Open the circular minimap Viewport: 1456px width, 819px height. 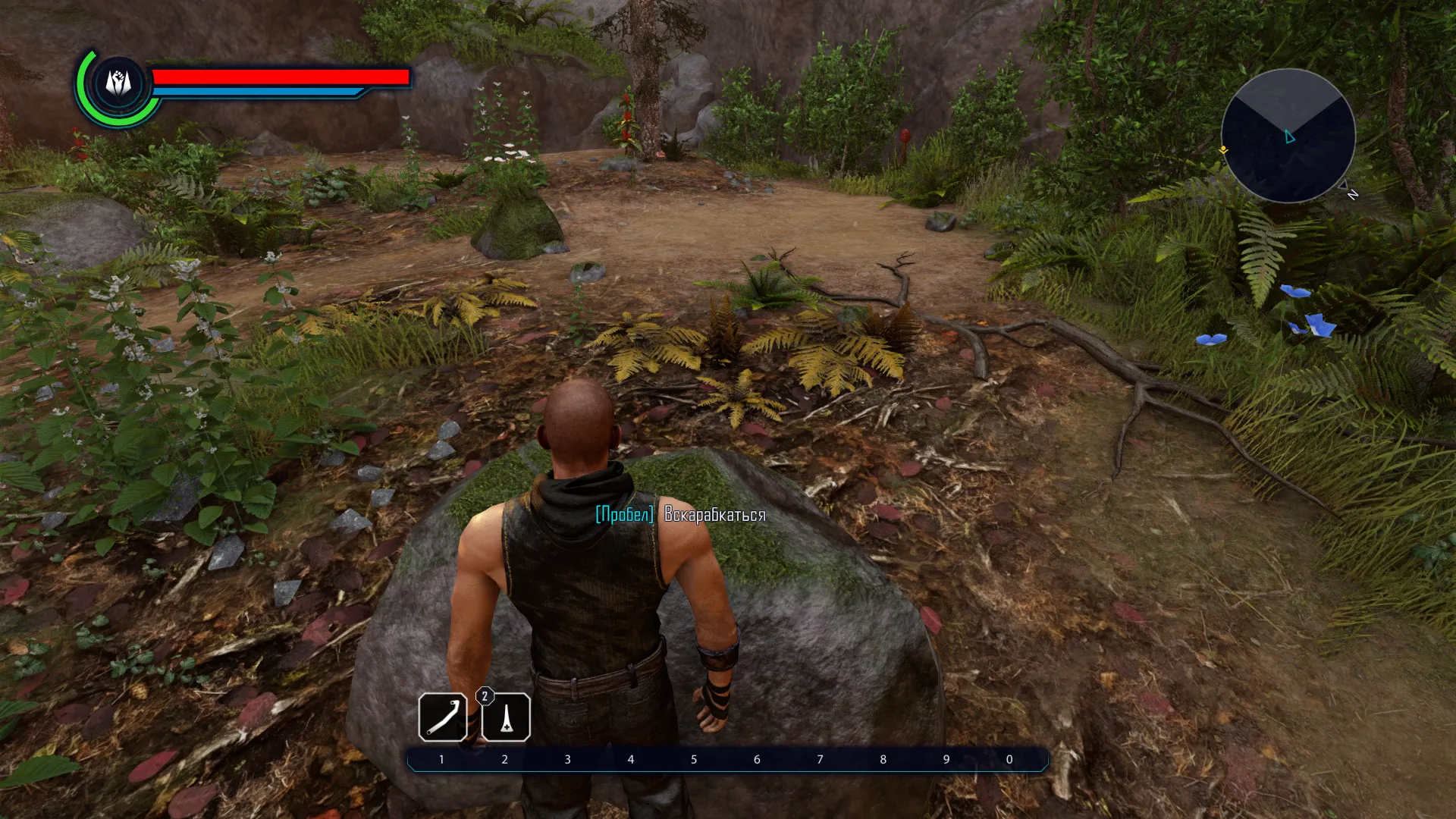[x=1288, y=136]
